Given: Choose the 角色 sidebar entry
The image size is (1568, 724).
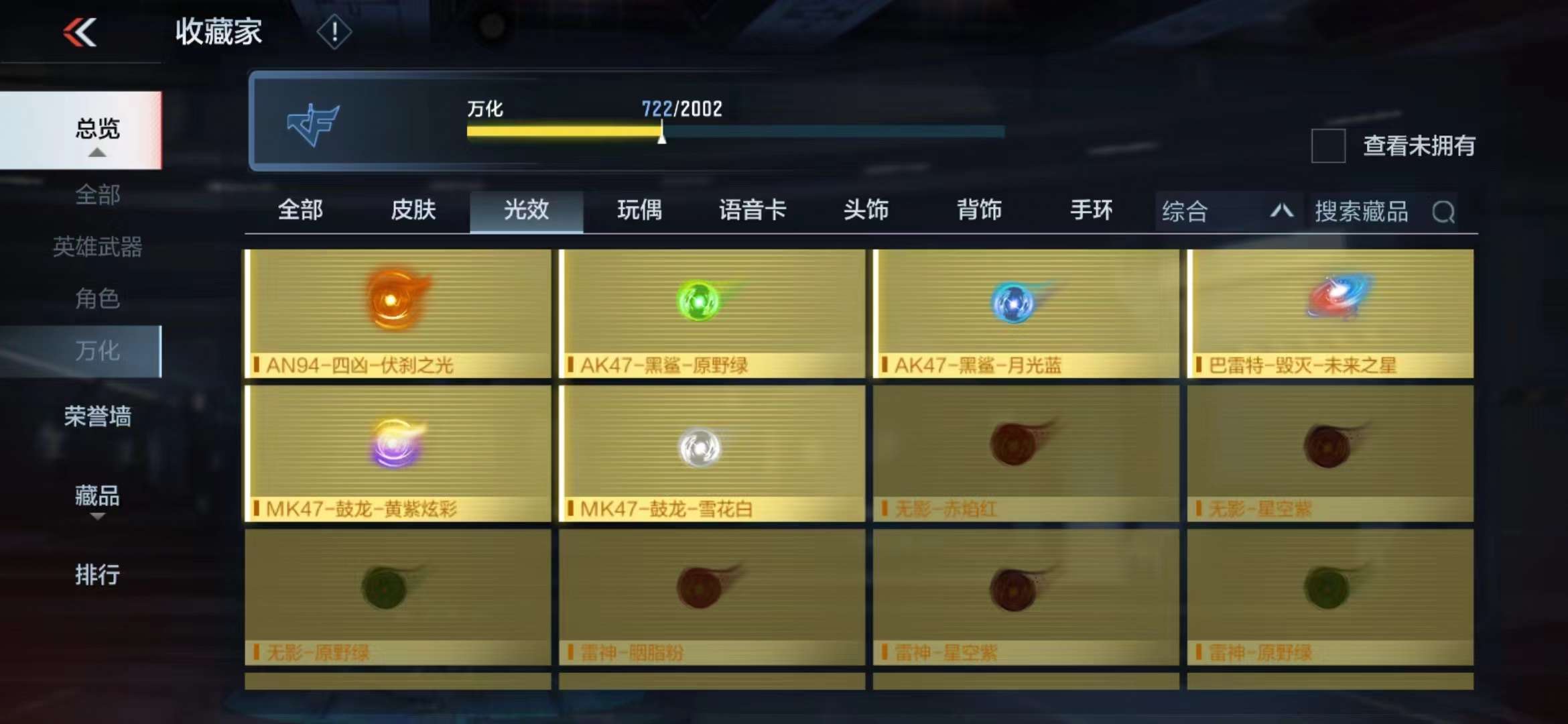Looking at the screenshot, I should click(97, 298).
